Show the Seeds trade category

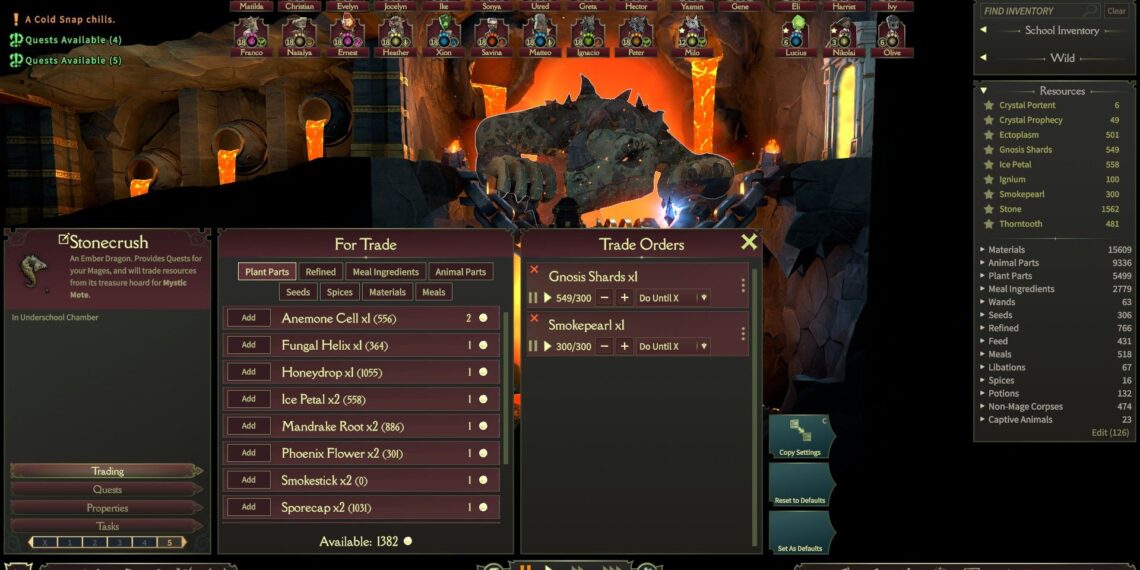298,292
